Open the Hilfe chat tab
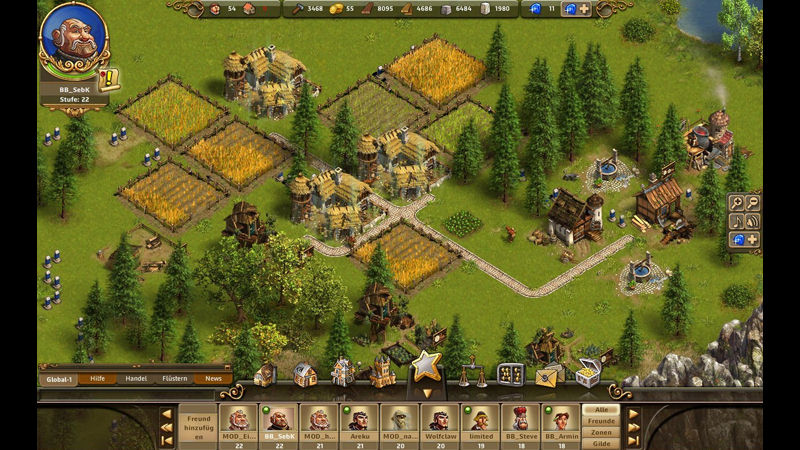This screenshot has width=800, height=450. click(98, 379)
